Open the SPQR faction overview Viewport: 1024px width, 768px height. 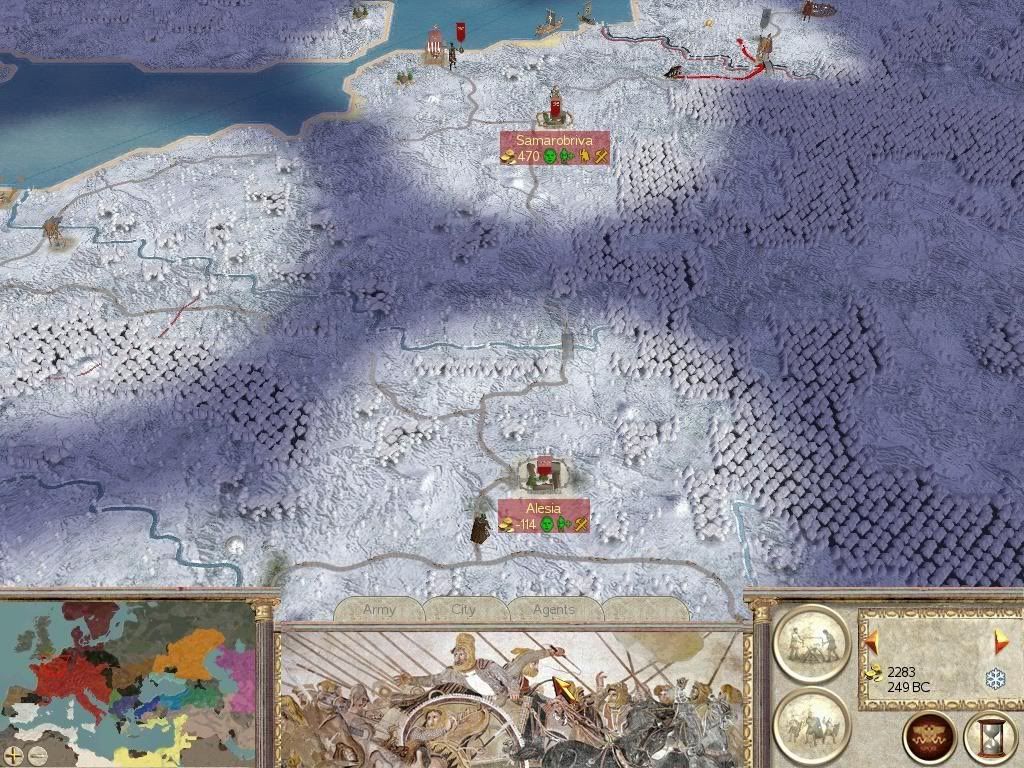coord(927,737)
